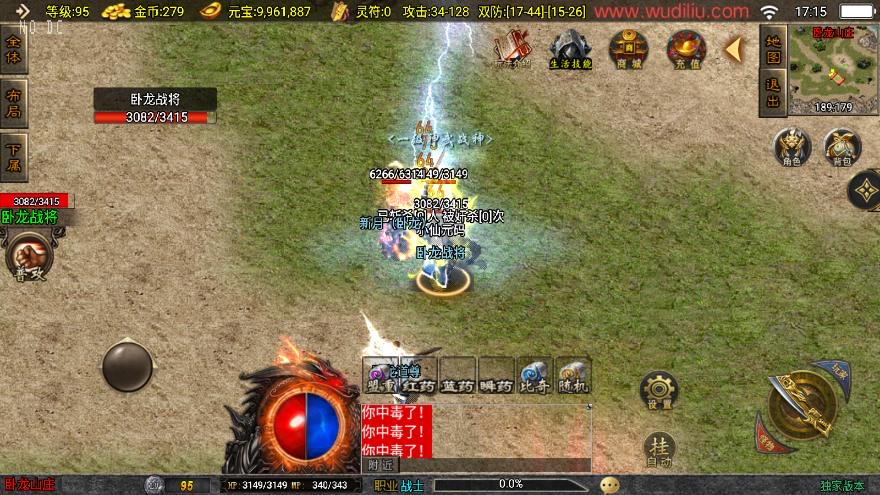Open the 设置 gear settings
The image size is (880, 495).
(658, 390)
